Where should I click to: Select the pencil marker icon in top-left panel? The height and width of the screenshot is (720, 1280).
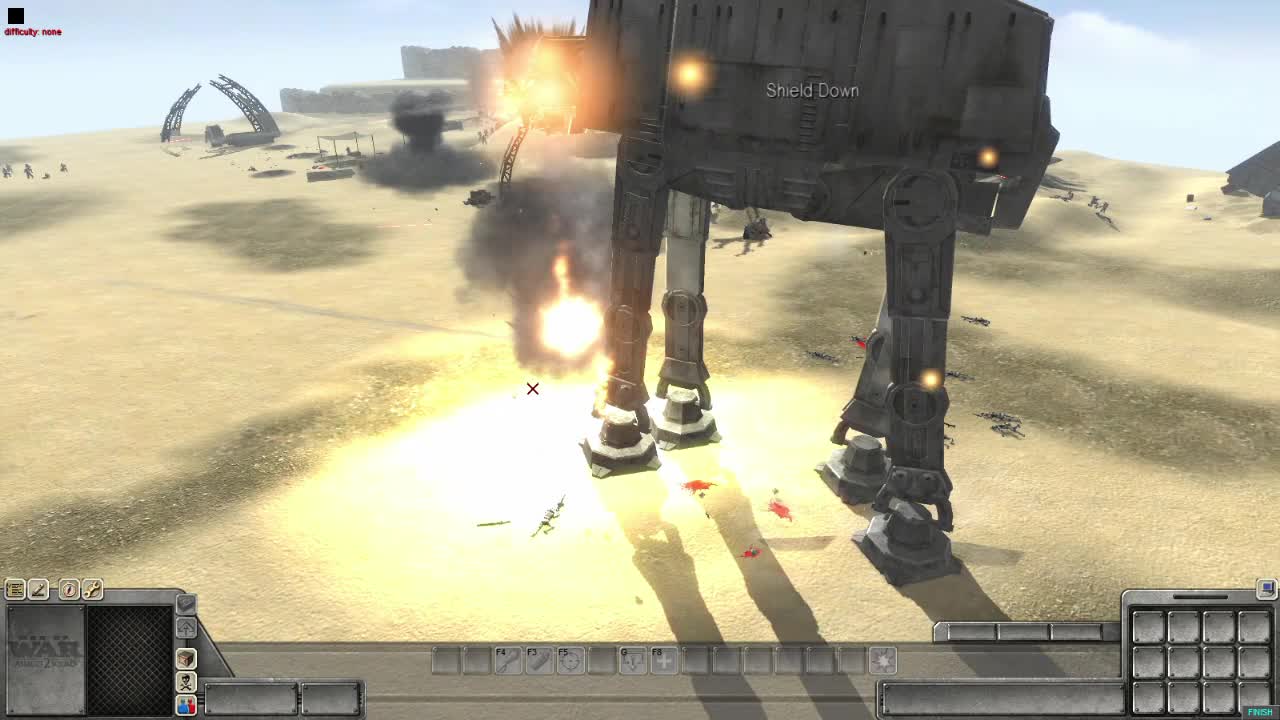tap(39, 589)
